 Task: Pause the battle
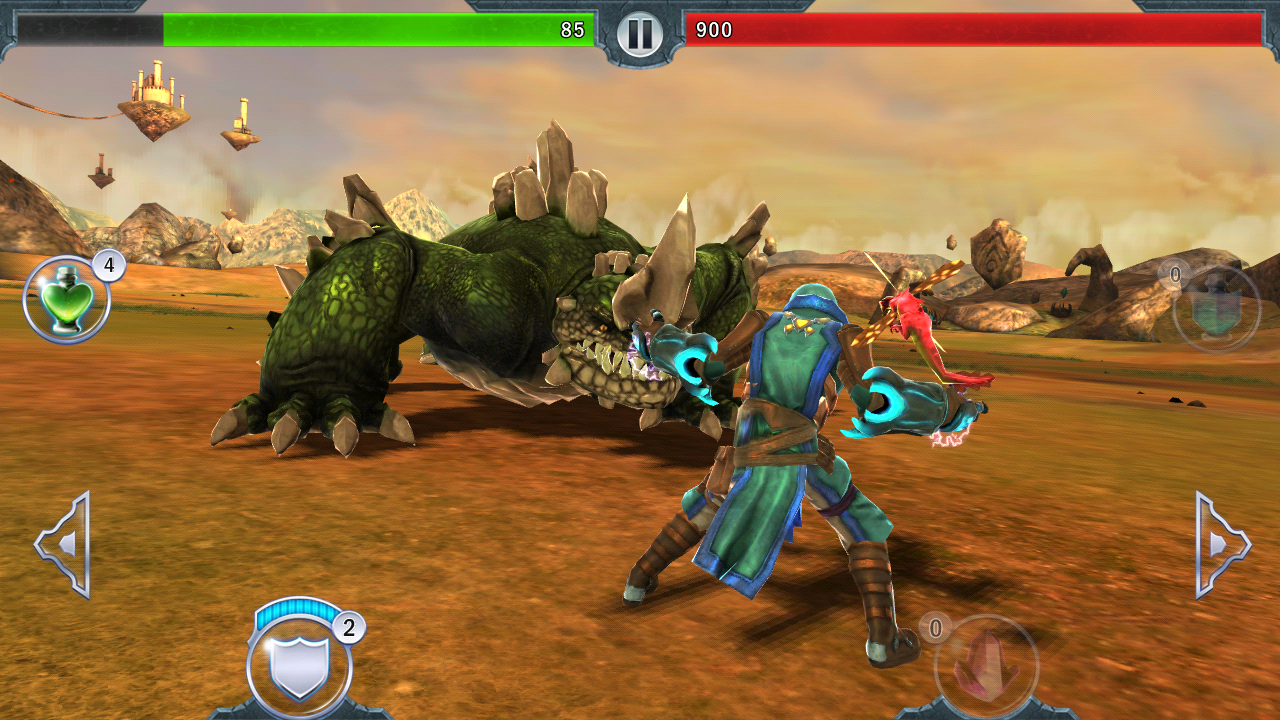640,35
